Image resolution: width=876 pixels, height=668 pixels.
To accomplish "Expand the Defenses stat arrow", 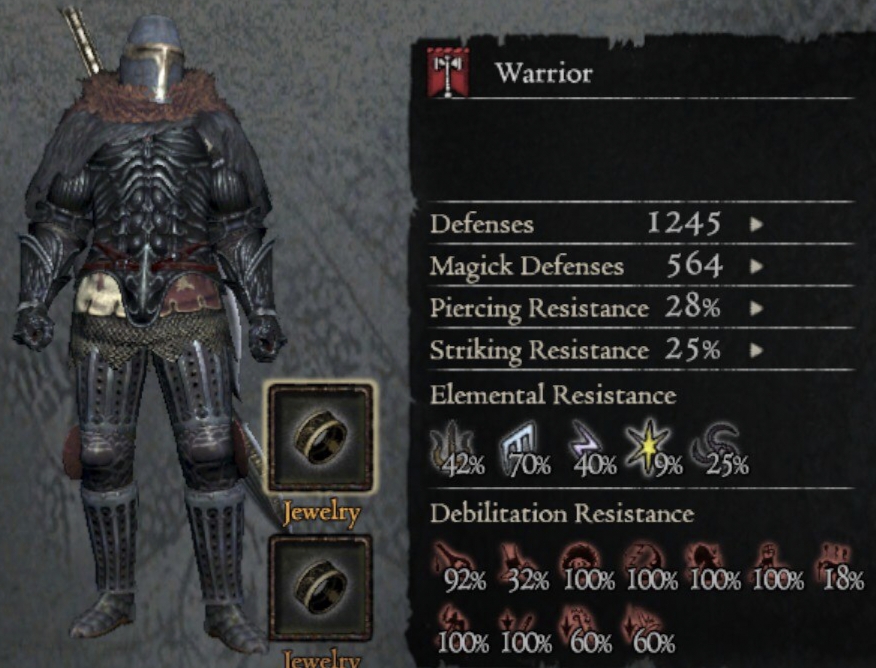I will (757, 224).
